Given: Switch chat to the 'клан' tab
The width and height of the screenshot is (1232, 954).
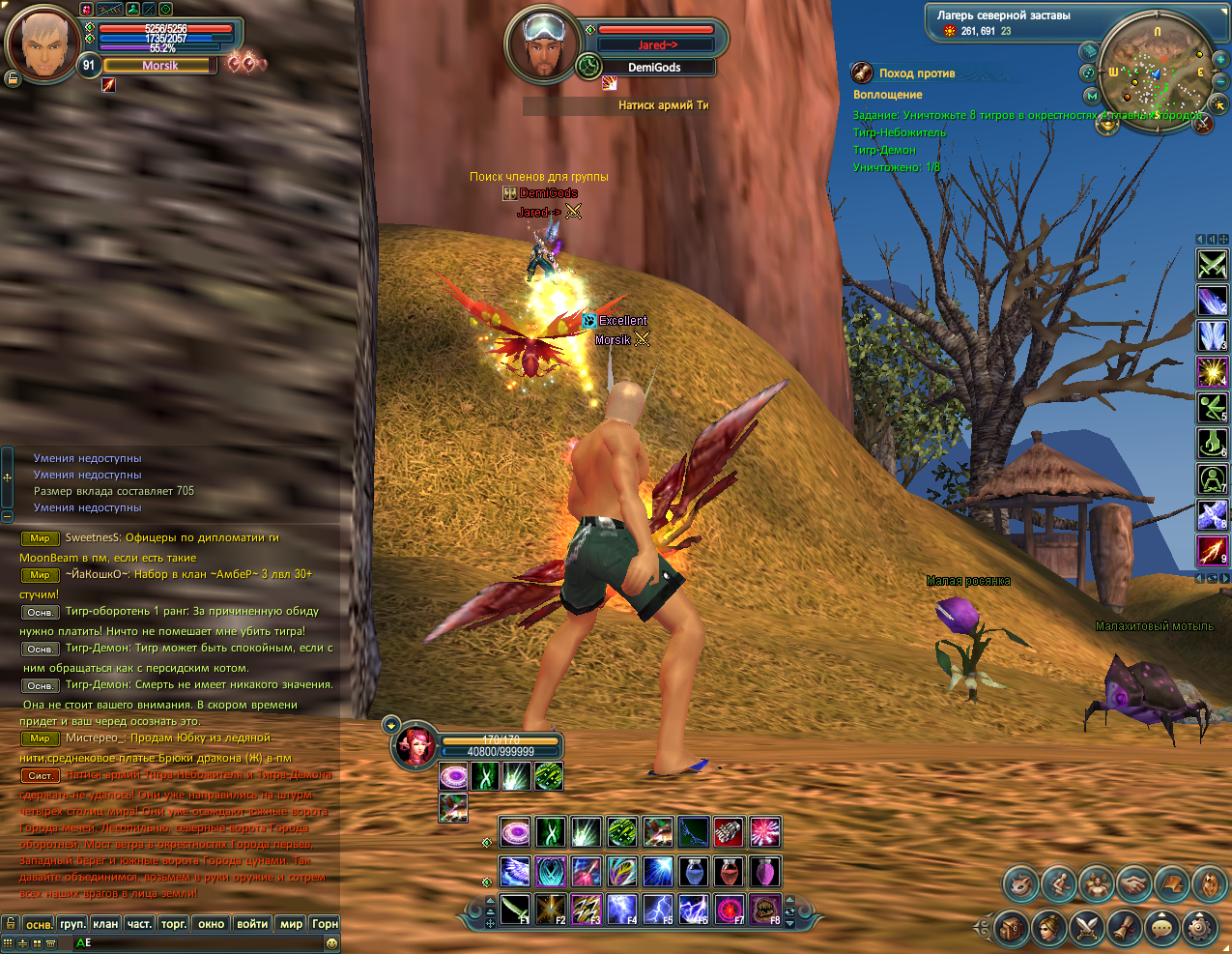Looking at the screenshot, I should (105, 924).
